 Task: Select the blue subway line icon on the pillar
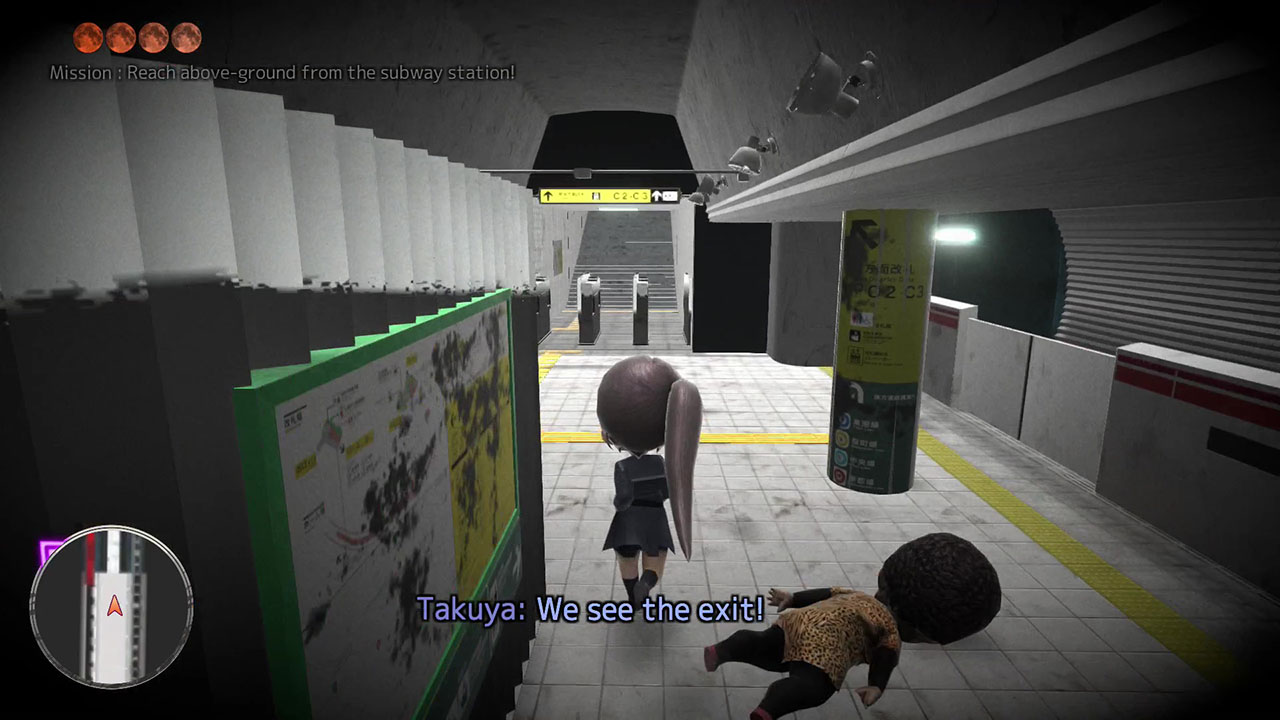tap(843, 420)
